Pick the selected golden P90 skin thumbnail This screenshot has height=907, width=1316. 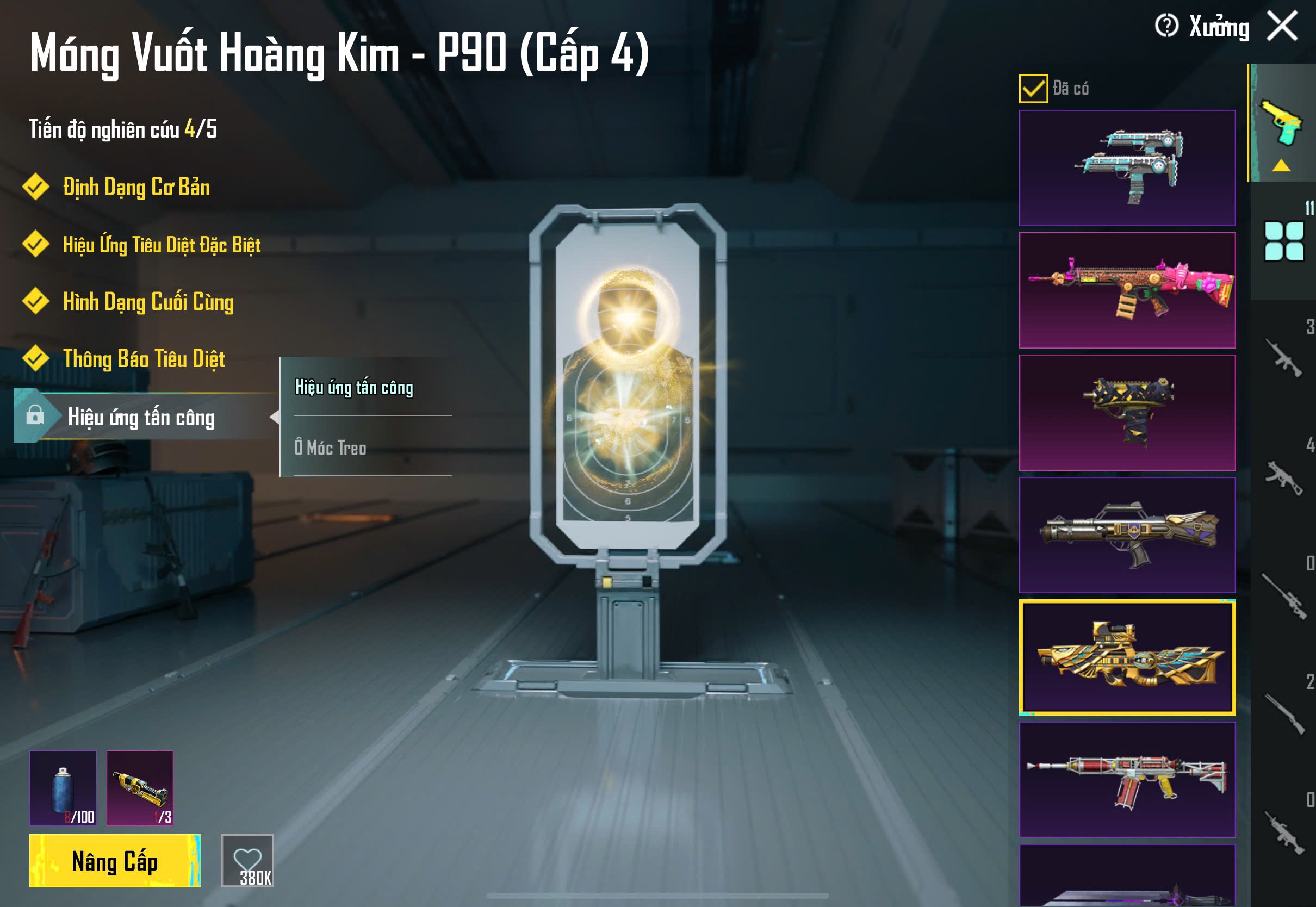pyautogui.click(x=1127, y=657)
